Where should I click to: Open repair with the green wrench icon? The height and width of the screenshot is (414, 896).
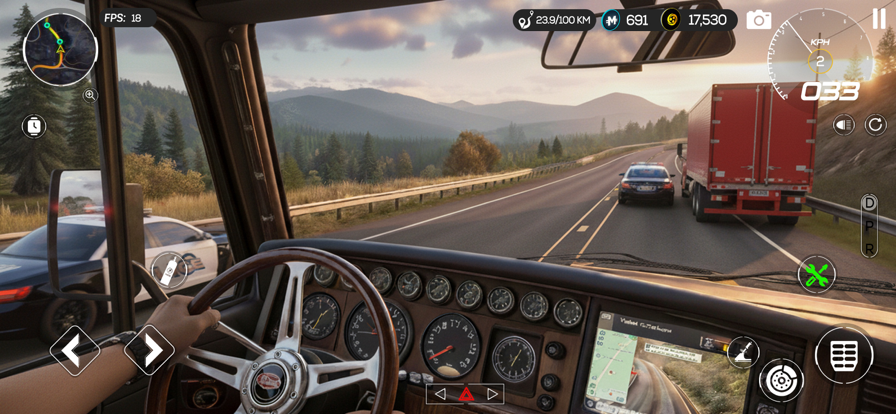[816, 274]
